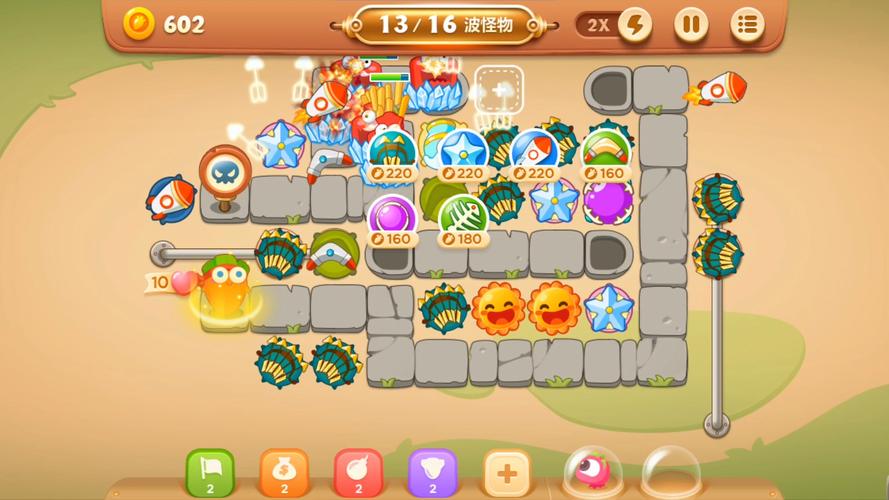Use the green flag power-up
889x500 pixels.
[x=210, y=471]
